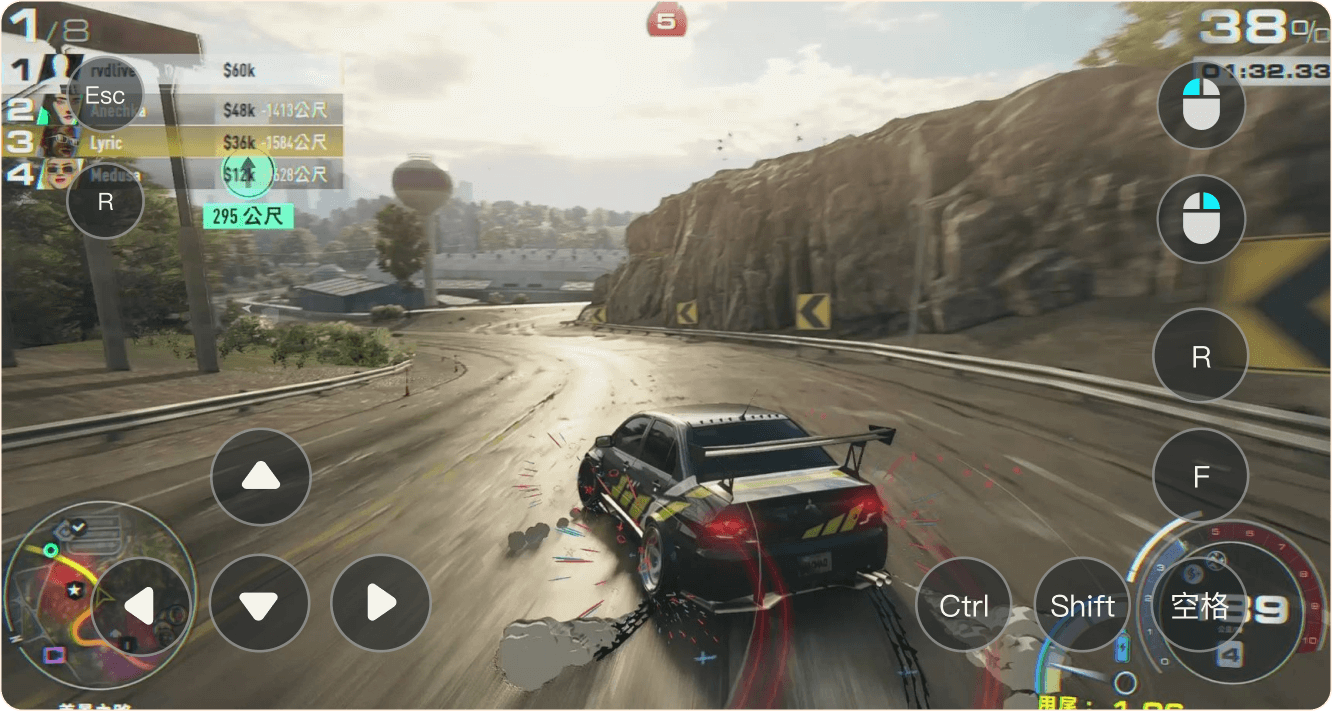Tap the Esc virtual key
This screenshot has width=1333, height=711.
(x=105, y=95)
